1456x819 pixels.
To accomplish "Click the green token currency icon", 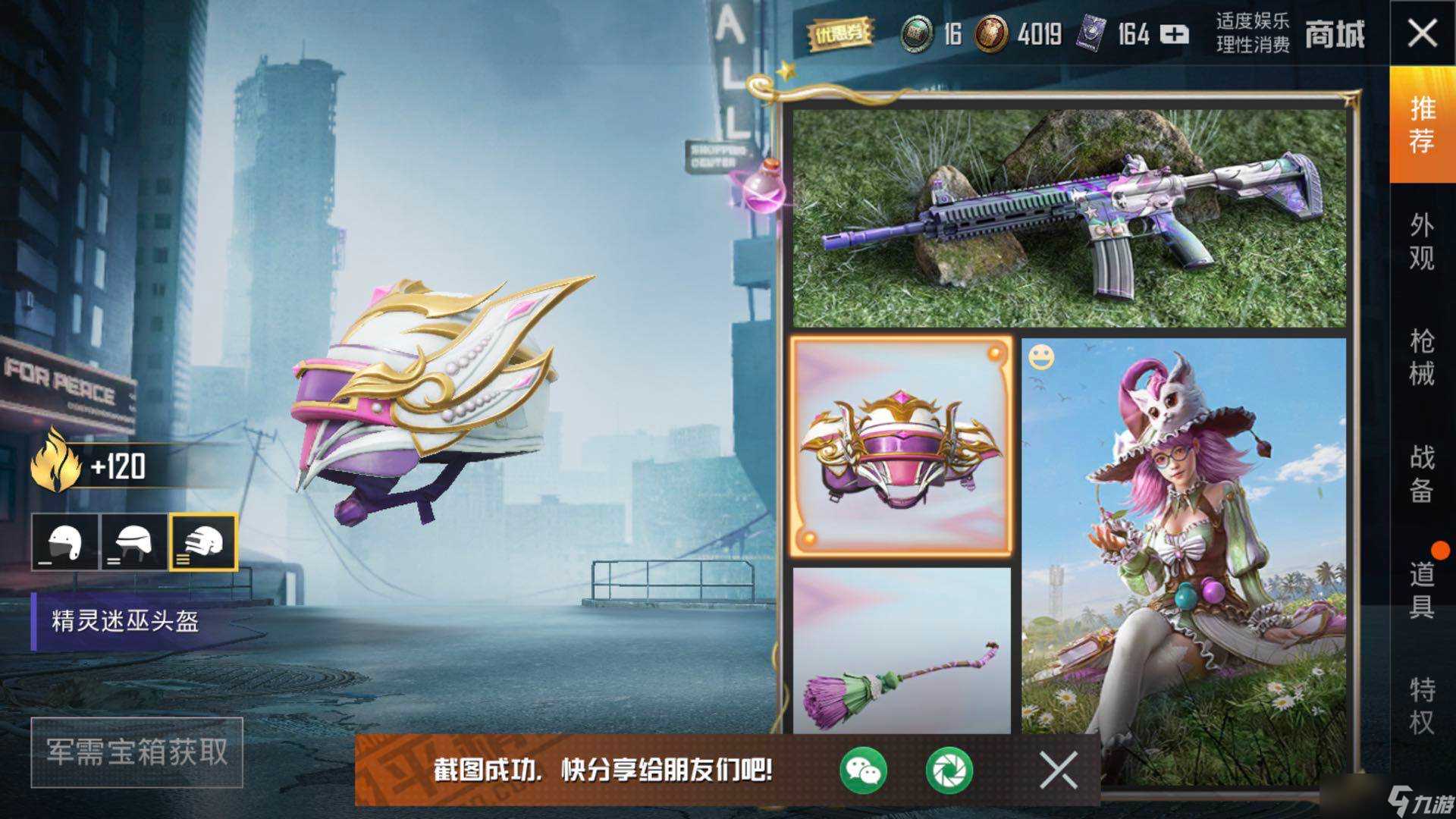I will tap(915, 34).
